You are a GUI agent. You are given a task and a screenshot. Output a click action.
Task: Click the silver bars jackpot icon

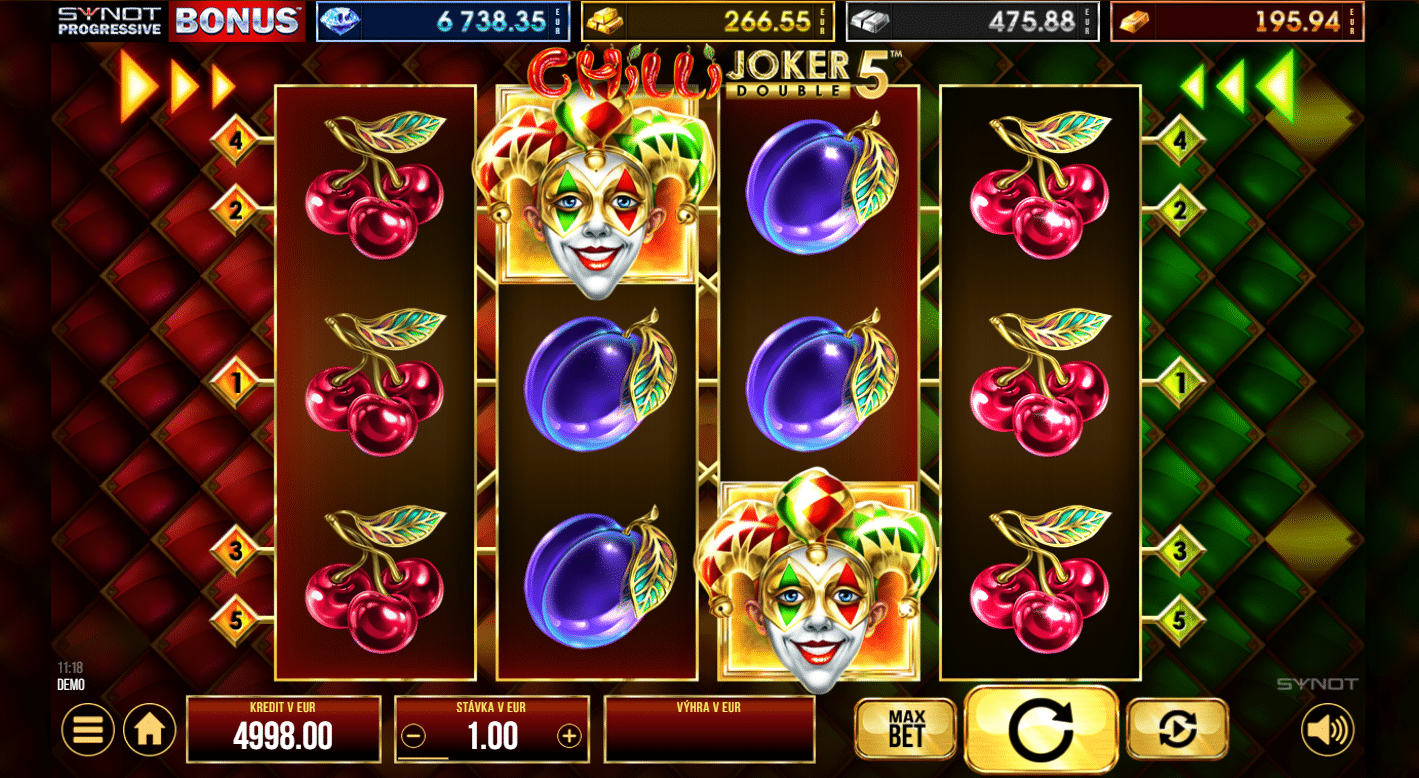pos(874,20)
